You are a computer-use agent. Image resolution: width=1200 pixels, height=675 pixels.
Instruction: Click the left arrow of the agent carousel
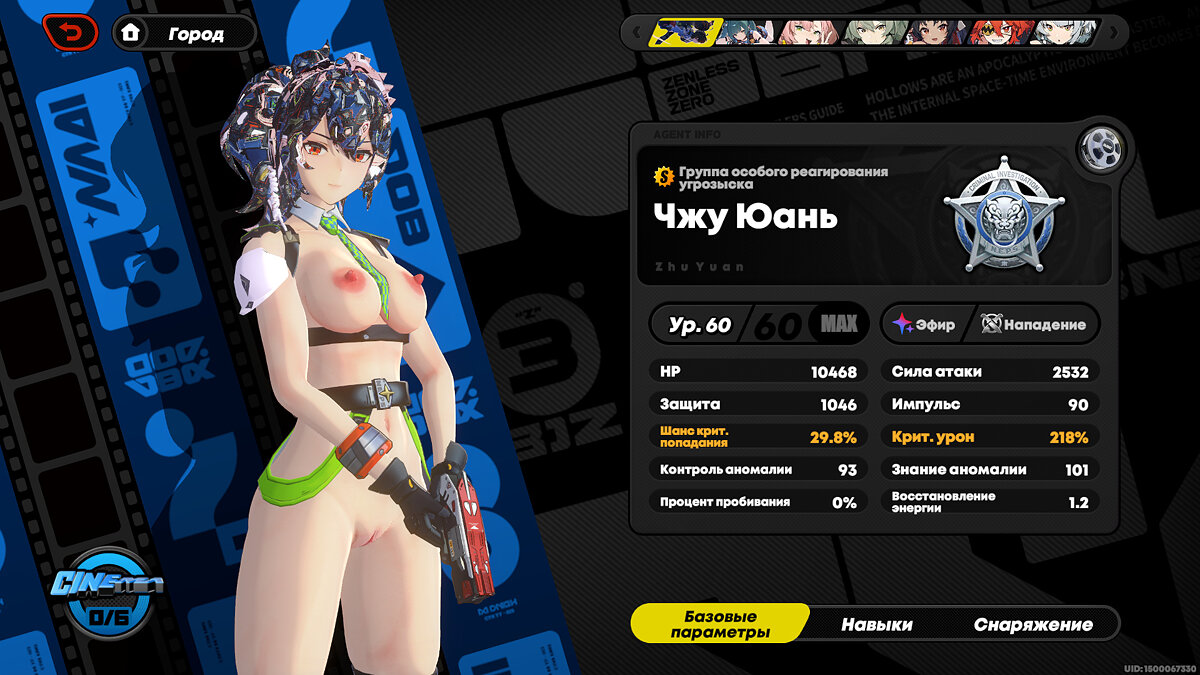click(634, 33)
